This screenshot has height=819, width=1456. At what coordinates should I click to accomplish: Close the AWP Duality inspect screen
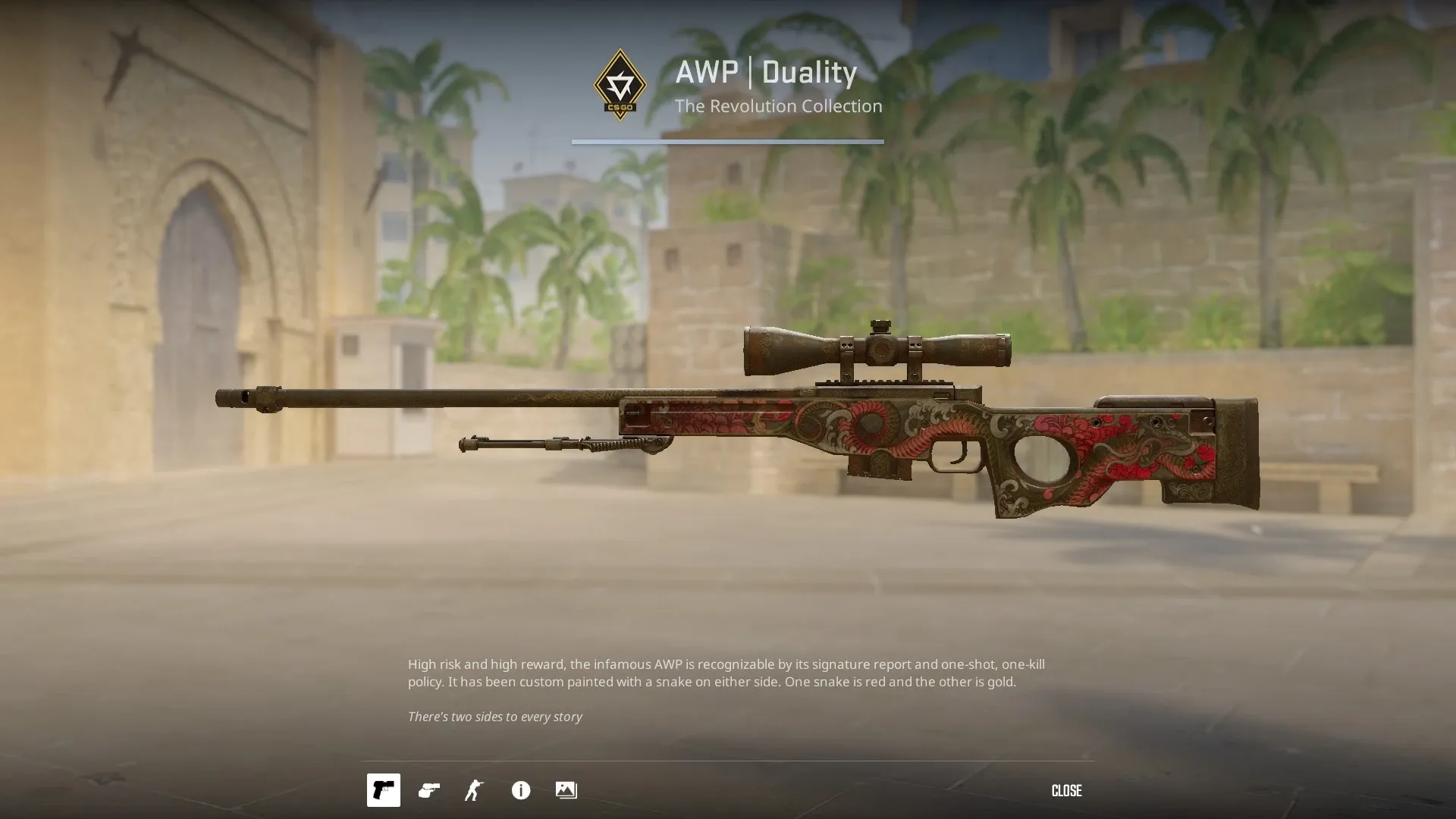click(x=1066, y=791)
